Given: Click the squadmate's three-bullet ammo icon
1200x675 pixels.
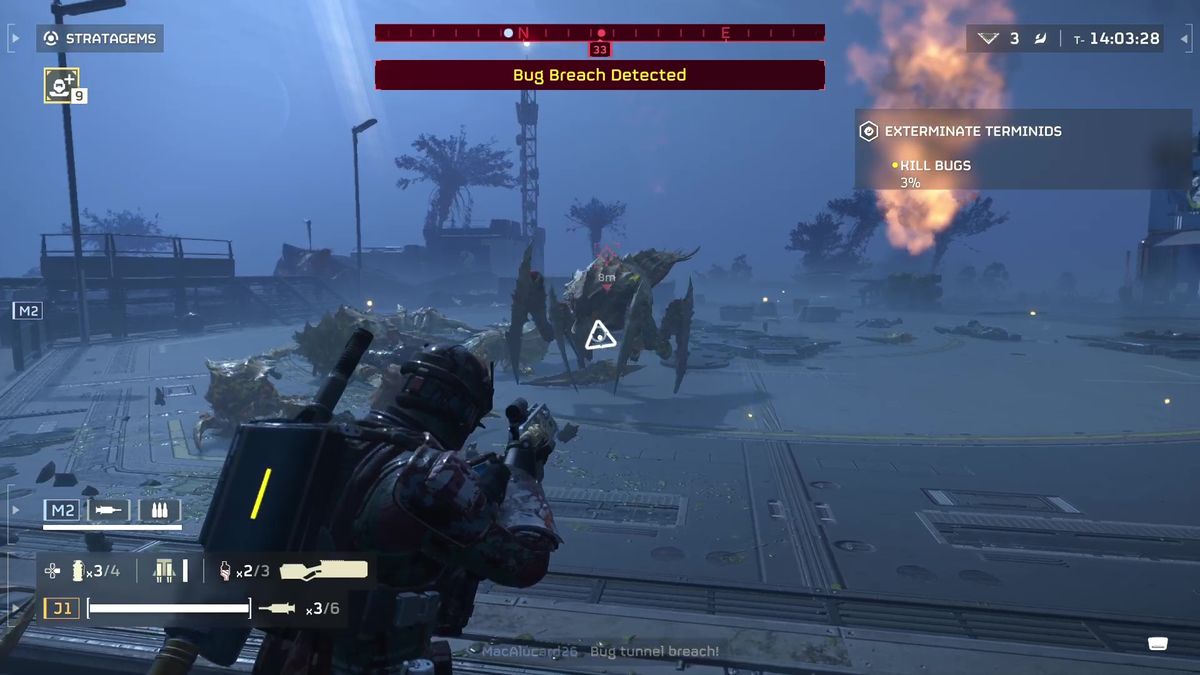Looking at the screenshot, I should click(159, 511).
